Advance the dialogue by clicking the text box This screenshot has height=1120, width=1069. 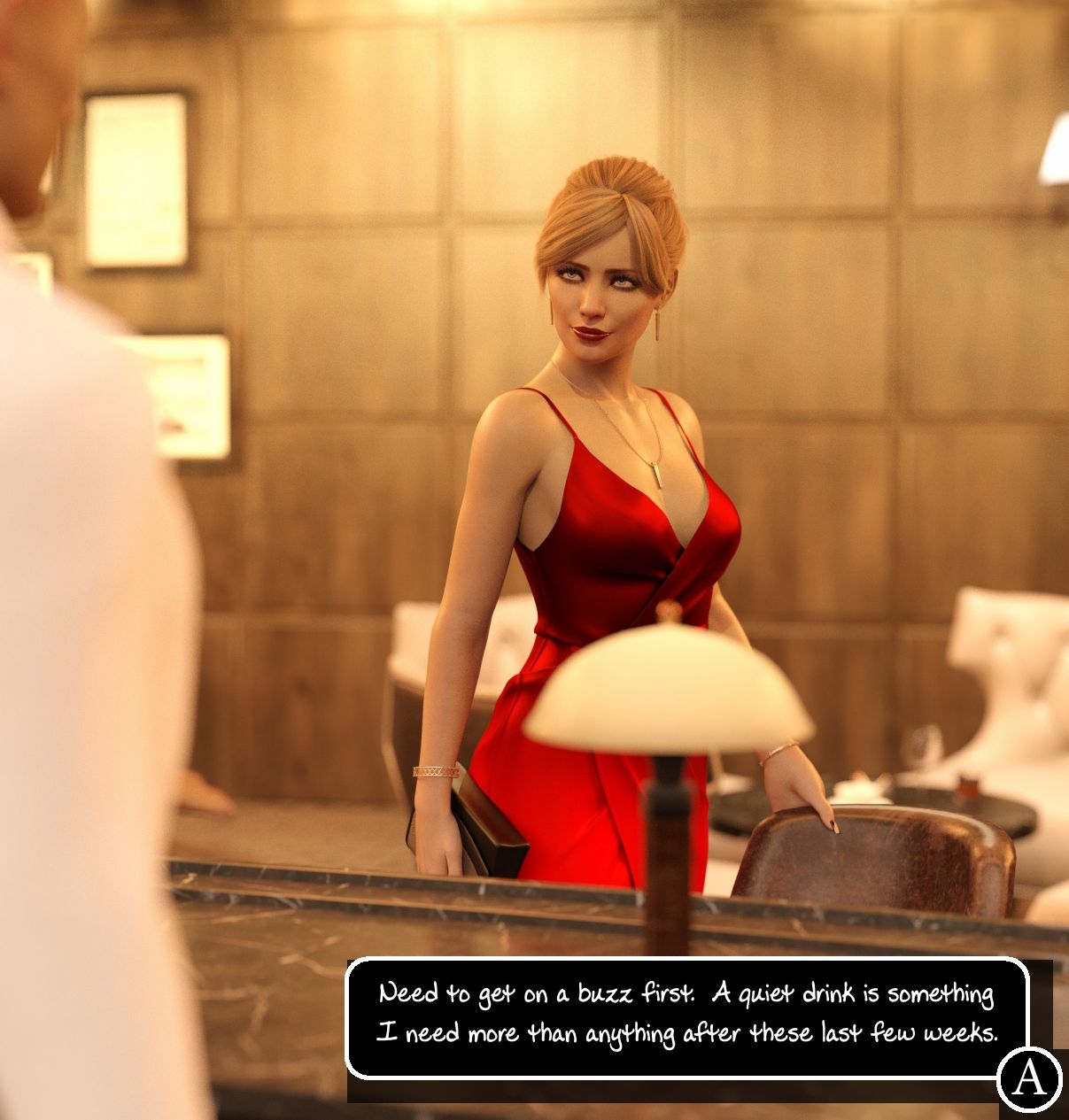[686, 1016]
